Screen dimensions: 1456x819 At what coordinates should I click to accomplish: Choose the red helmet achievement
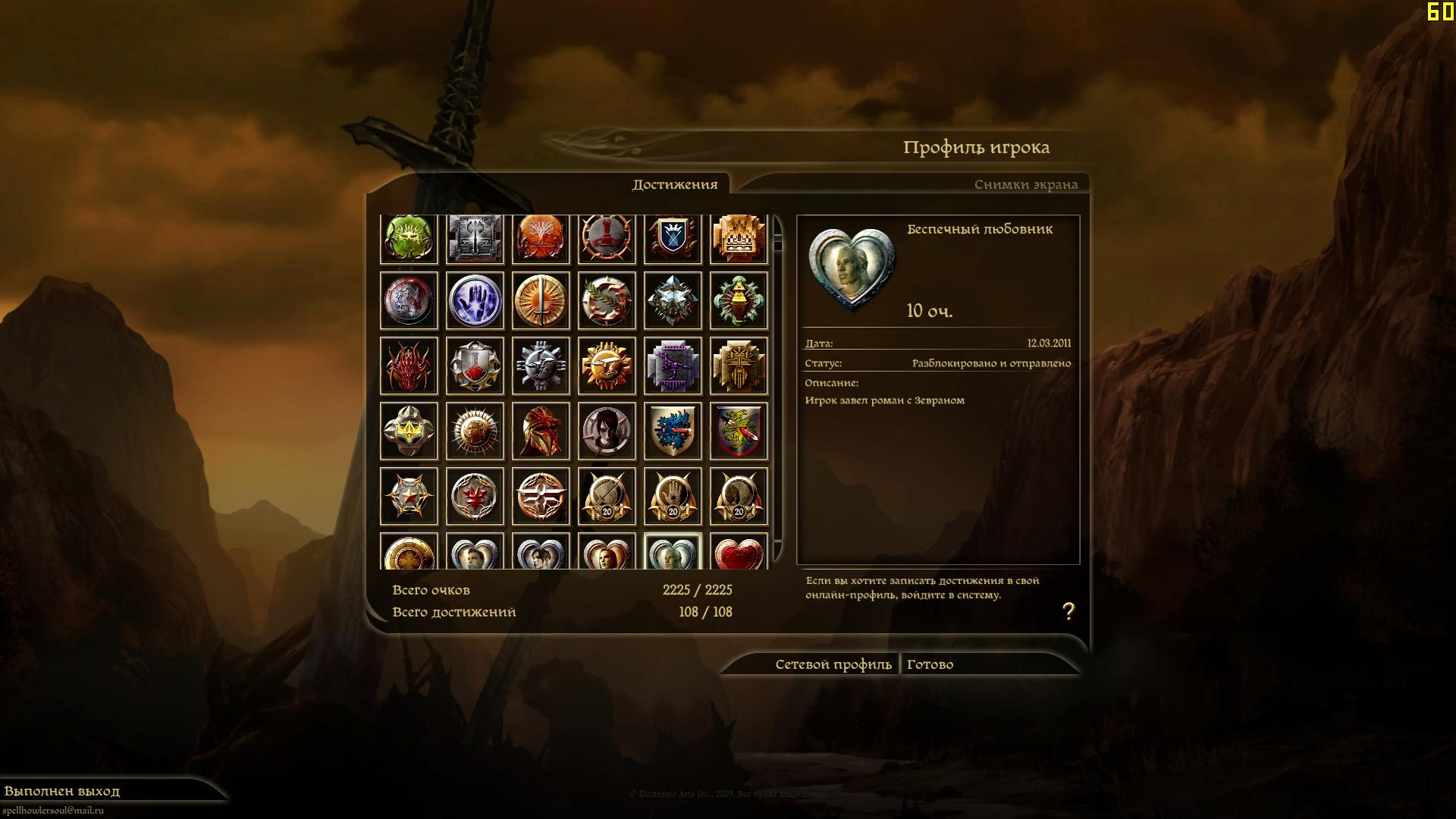(541, 431)
